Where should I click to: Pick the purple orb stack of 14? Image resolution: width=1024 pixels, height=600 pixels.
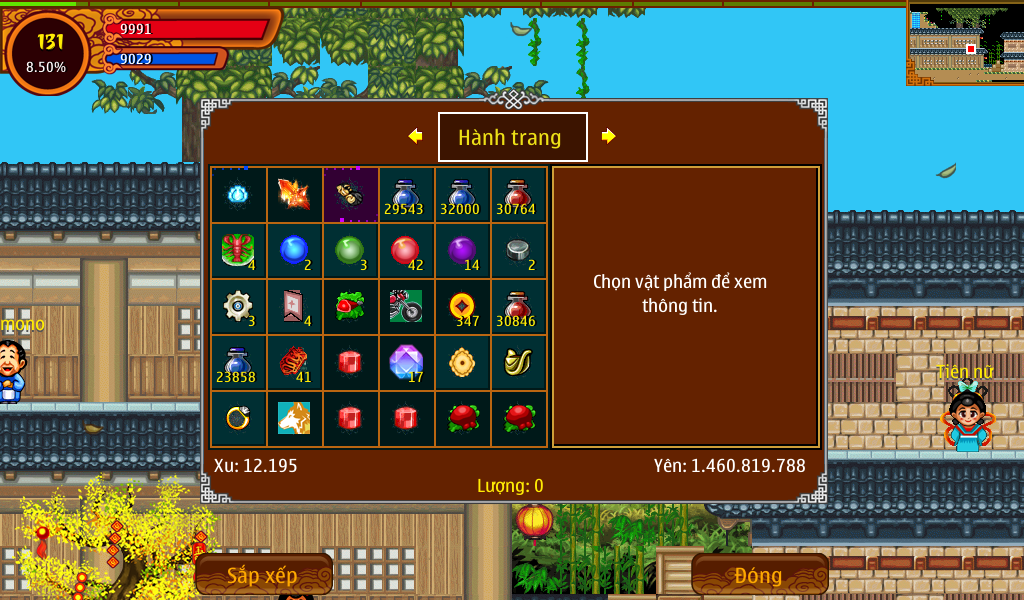(x=462, y=251)
